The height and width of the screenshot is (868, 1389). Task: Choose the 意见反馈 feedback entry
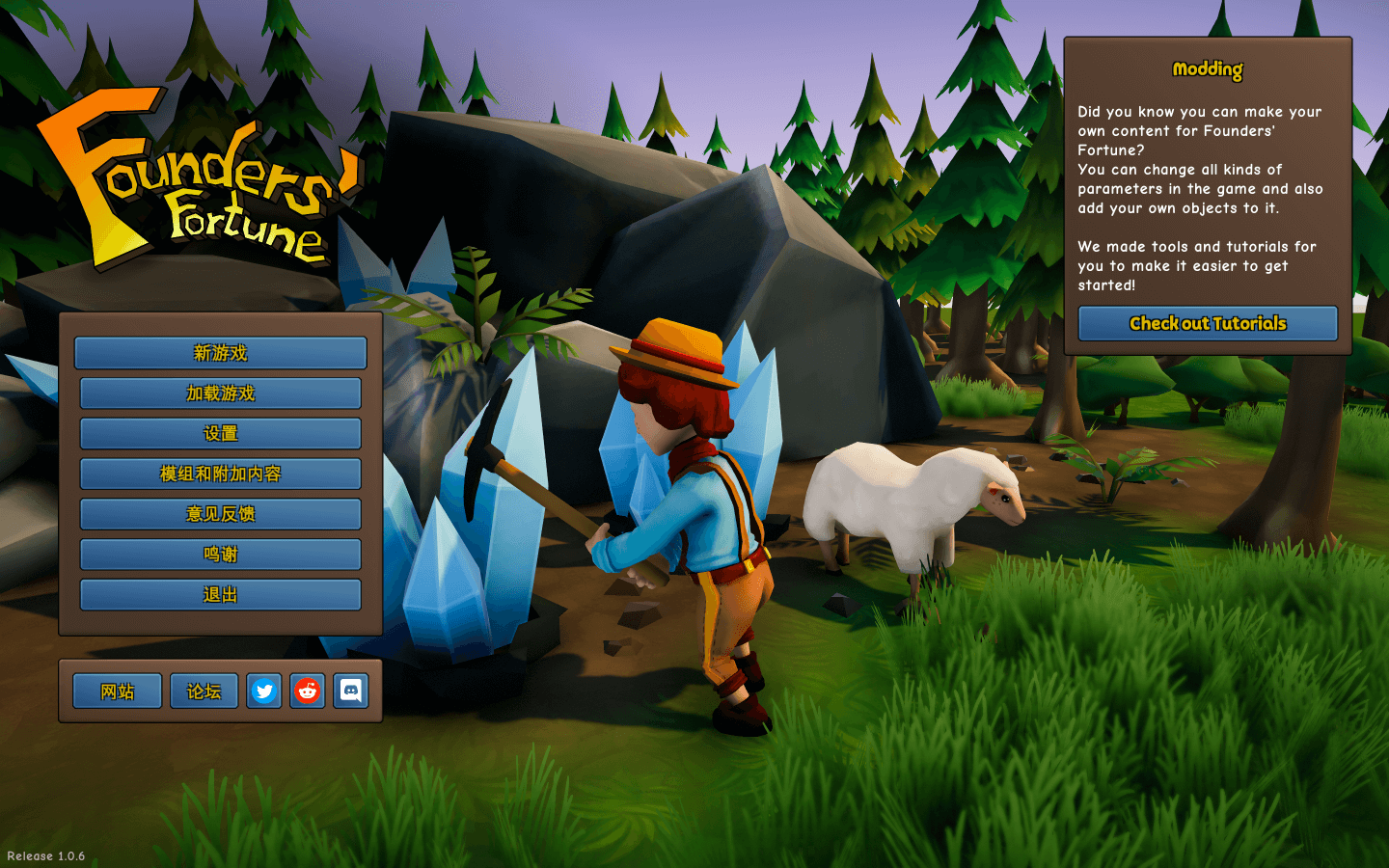[220, 514]
